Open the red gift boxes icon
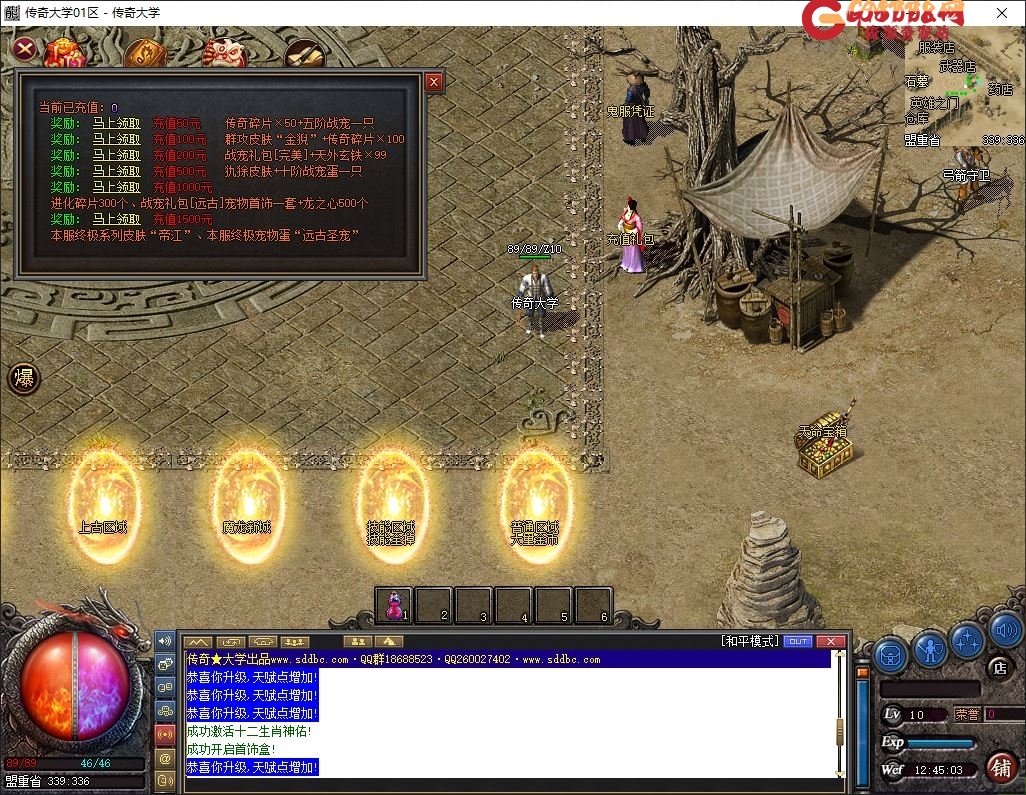1026x795 pixels. tap(64, 53)
